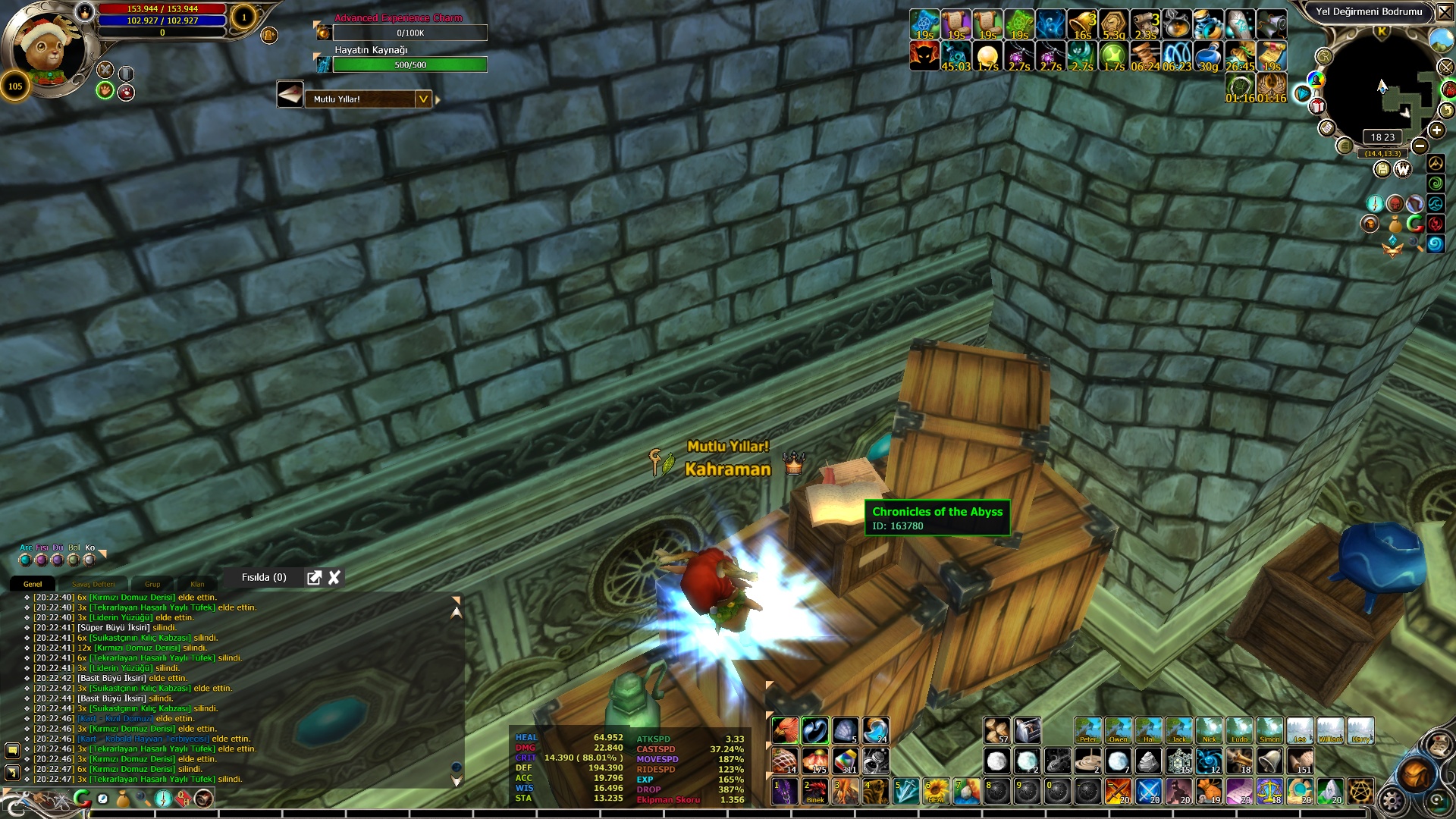Screen dimensions: 1456x819
Task: Close the Fısılda whisper panel
Action: point(334,578)
